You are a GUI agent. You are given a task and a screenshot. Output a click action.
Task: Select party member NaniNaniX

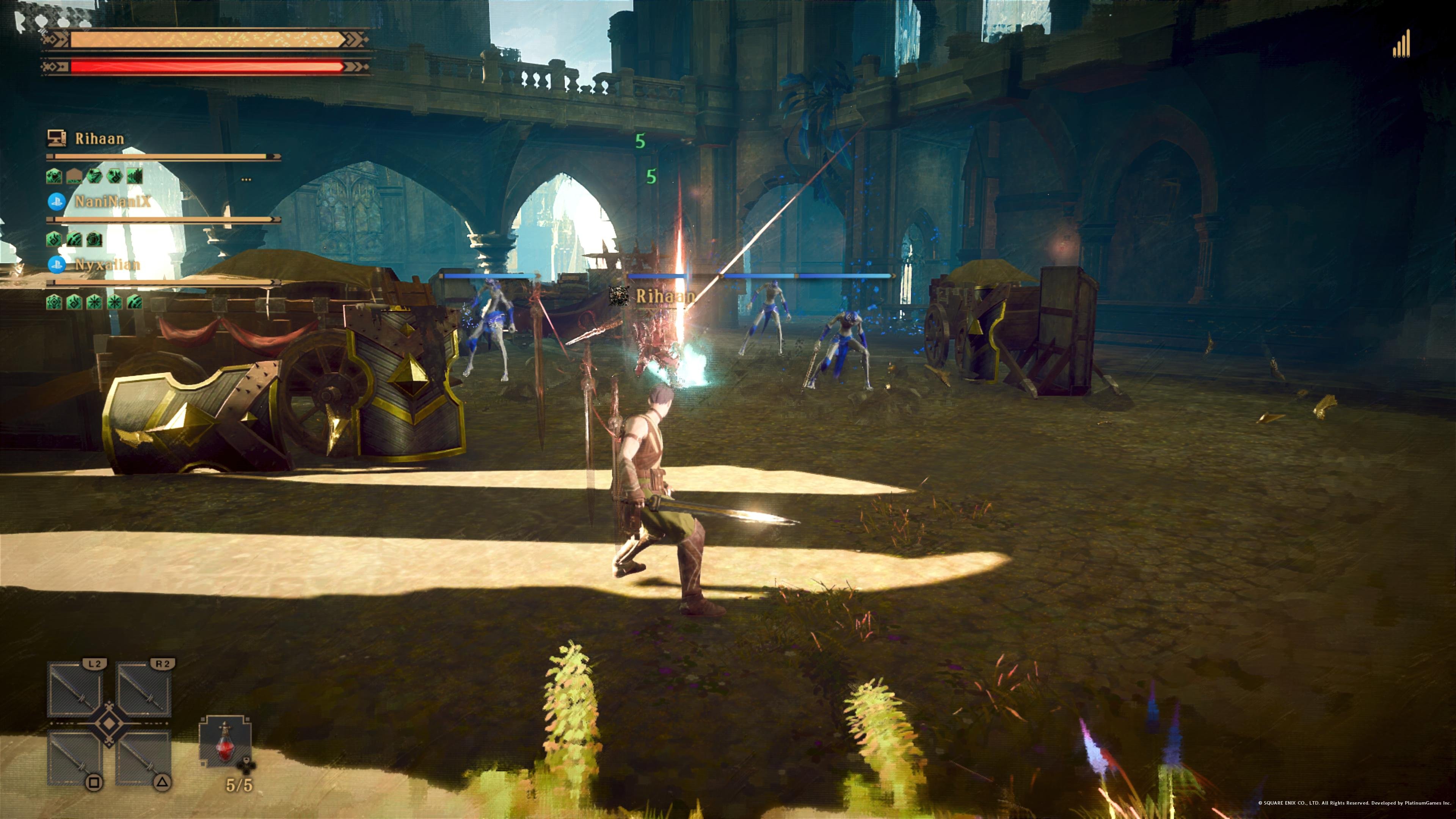point(113,201)
